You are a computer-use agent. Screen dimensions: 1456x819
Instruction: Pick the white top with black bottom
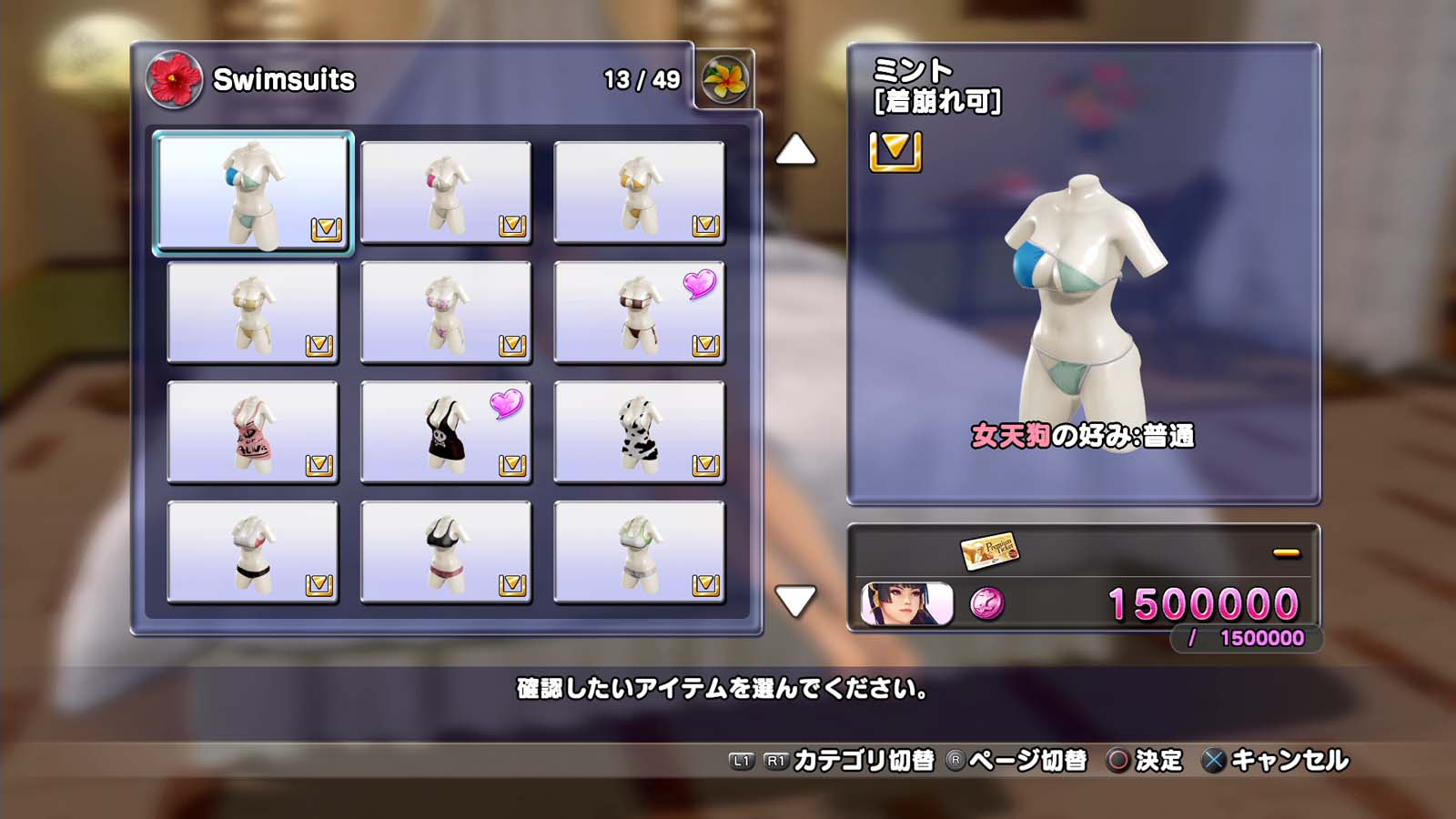pyautogui.click(x=253, y=552)
